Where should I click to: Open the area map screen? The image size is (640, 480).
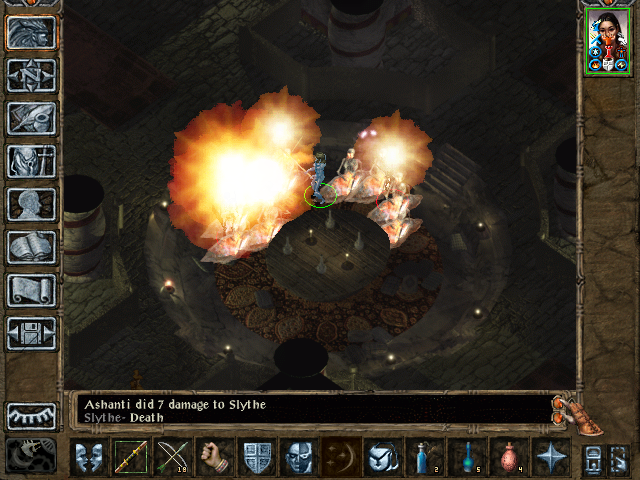[32, 75]
